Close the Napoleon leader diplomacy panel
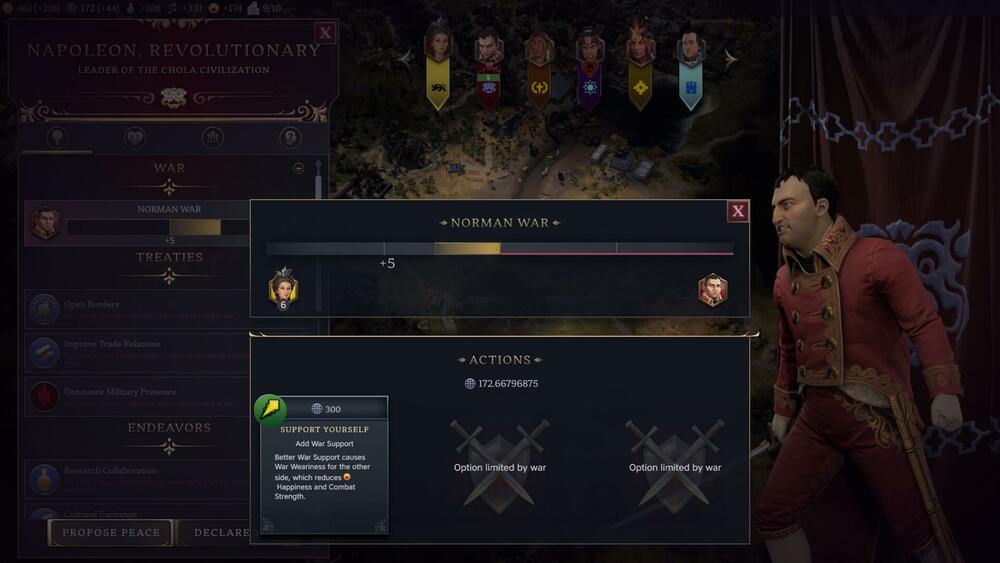The height and width of the screenshot is (563, 1000). coord(324,33)
